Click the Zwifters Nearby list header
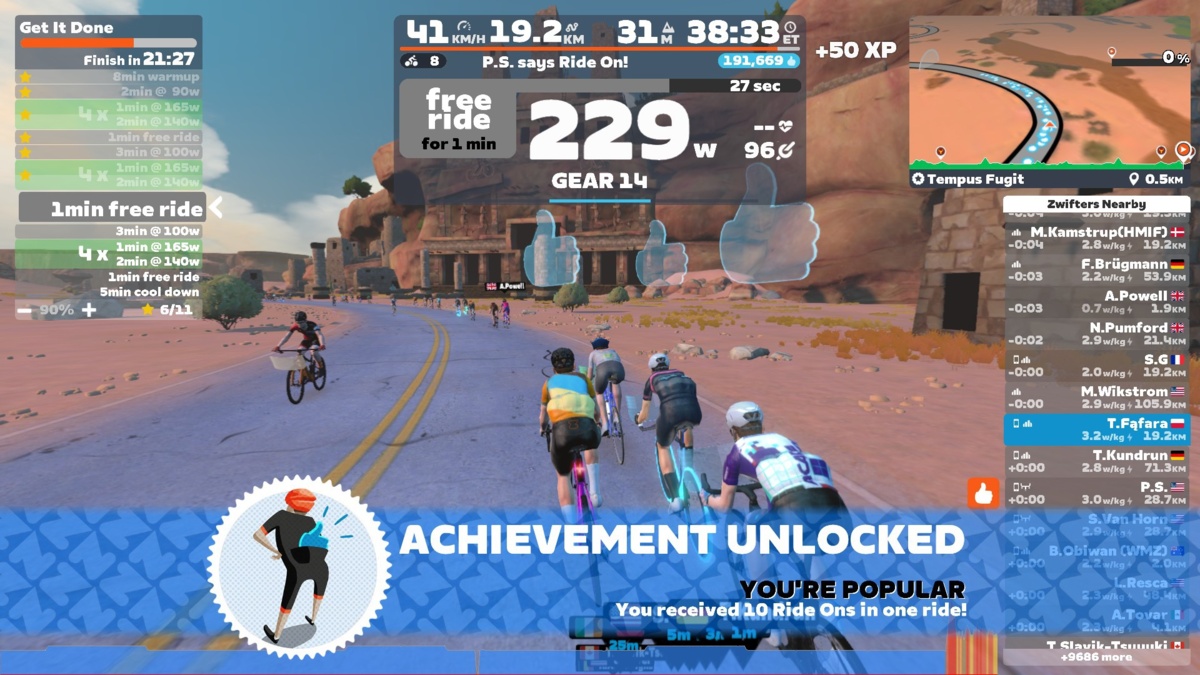This screenshot has width=1200, height=675. [x=1096, y=204]
